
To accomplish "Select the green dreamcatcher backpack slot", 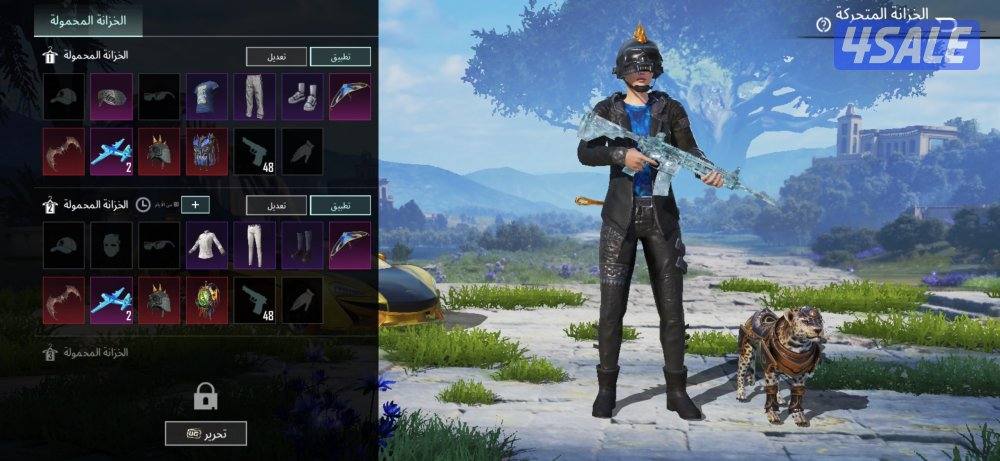I will 207,300.
